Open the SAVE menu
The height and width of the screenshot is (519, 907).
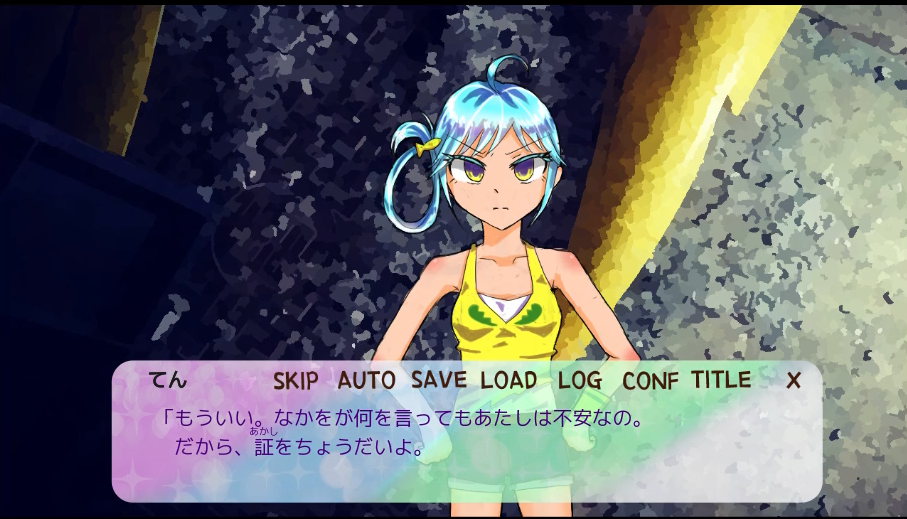coord(438,381)
